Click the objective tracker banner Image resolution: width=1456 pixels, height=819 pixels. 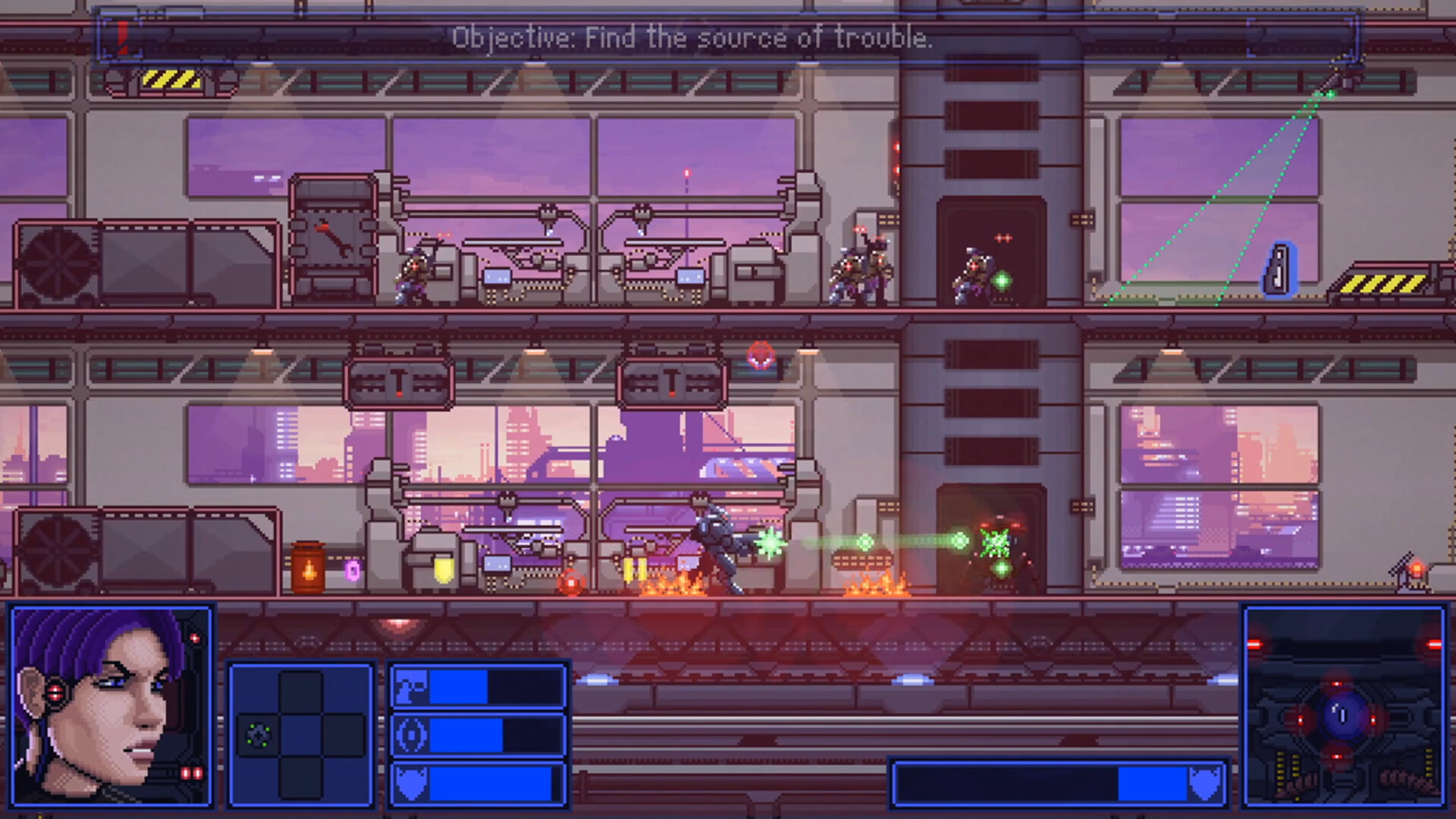(692, 37)
